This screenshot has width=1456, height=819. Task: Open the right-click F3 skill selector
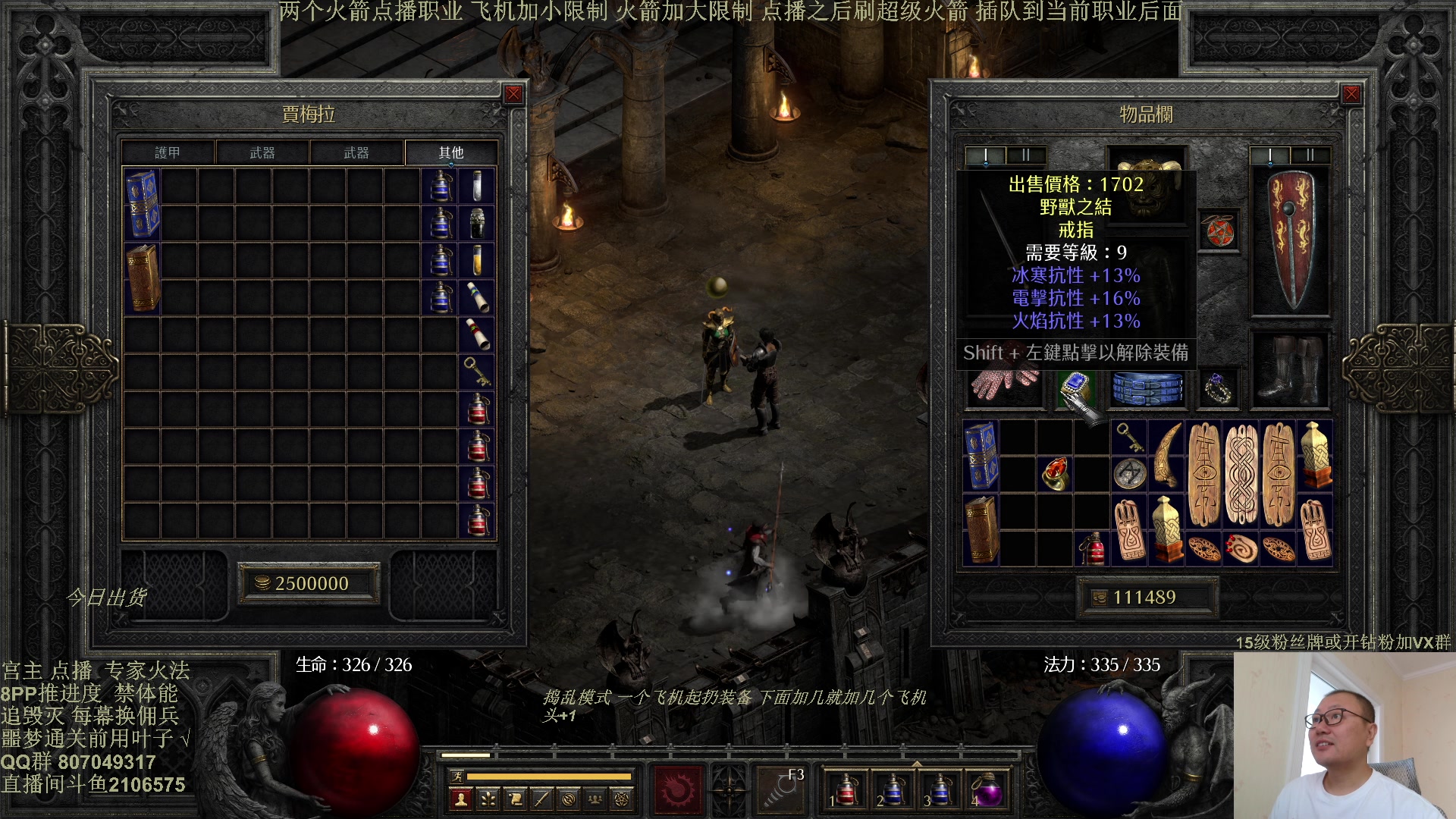tap(781, 790)
